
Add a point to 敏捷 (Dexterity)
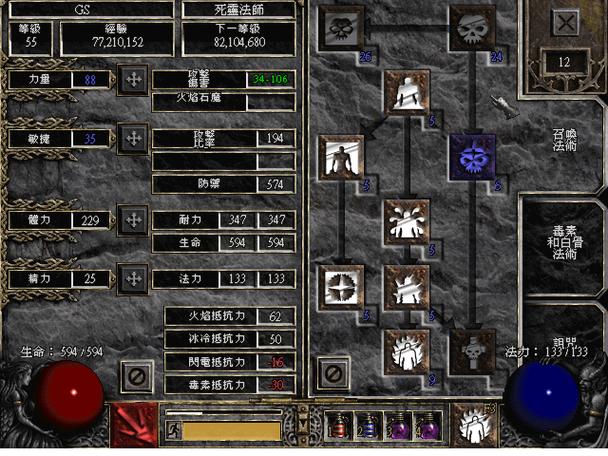[x=133, y=139]
